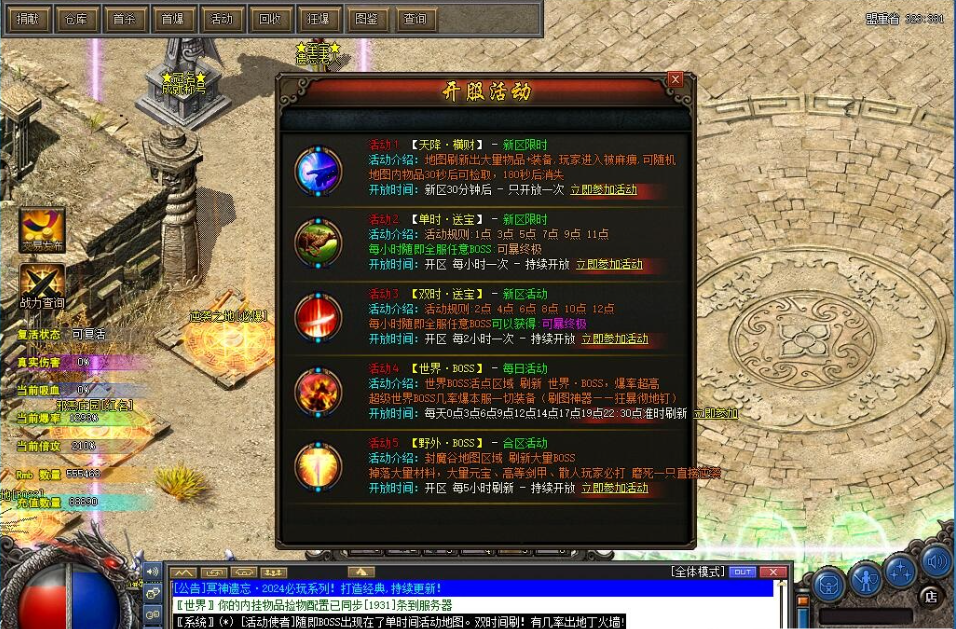The width and height of the screenshot is (956, 629).
Task: Join activity 2 单时·送宝 now
Action: [x=609, y=265]
